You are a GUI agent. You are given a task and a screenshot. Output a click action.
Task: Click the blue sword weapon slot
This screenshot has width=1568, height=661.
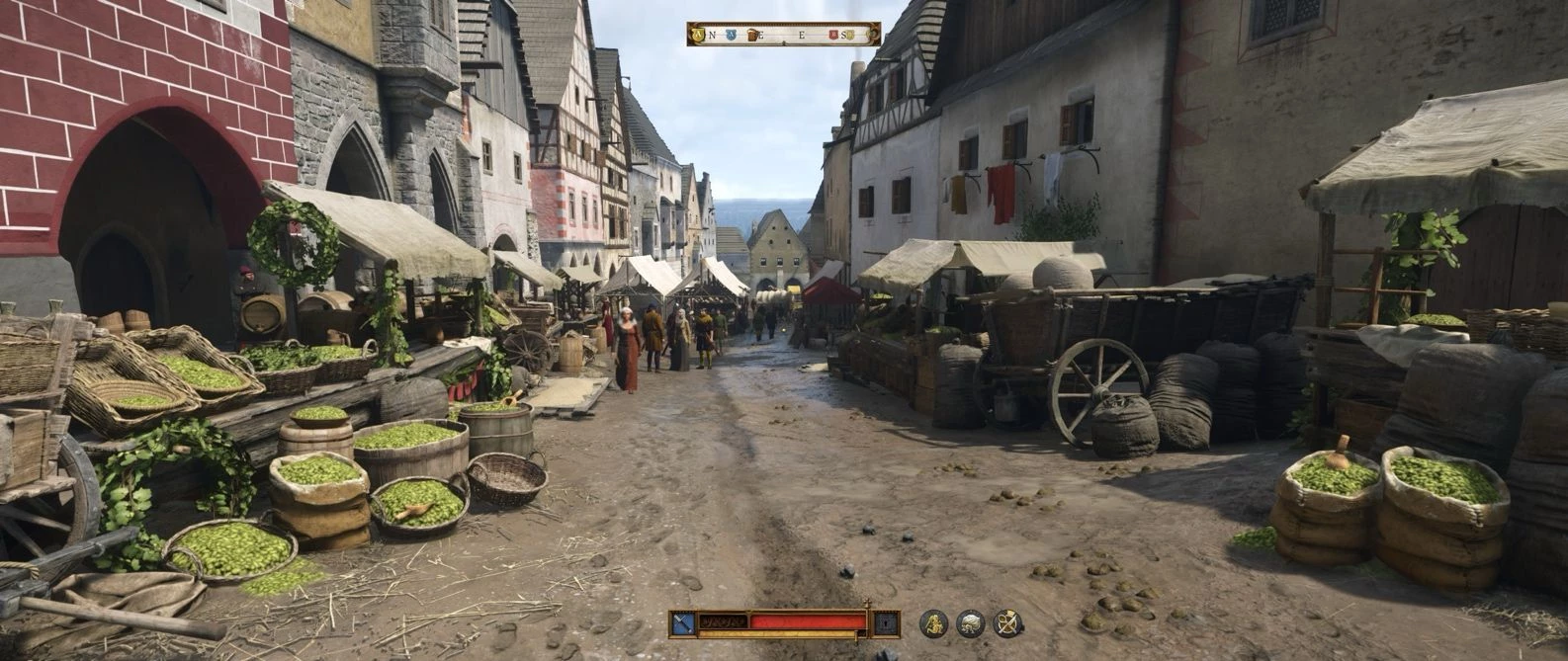tap(682, 622)
